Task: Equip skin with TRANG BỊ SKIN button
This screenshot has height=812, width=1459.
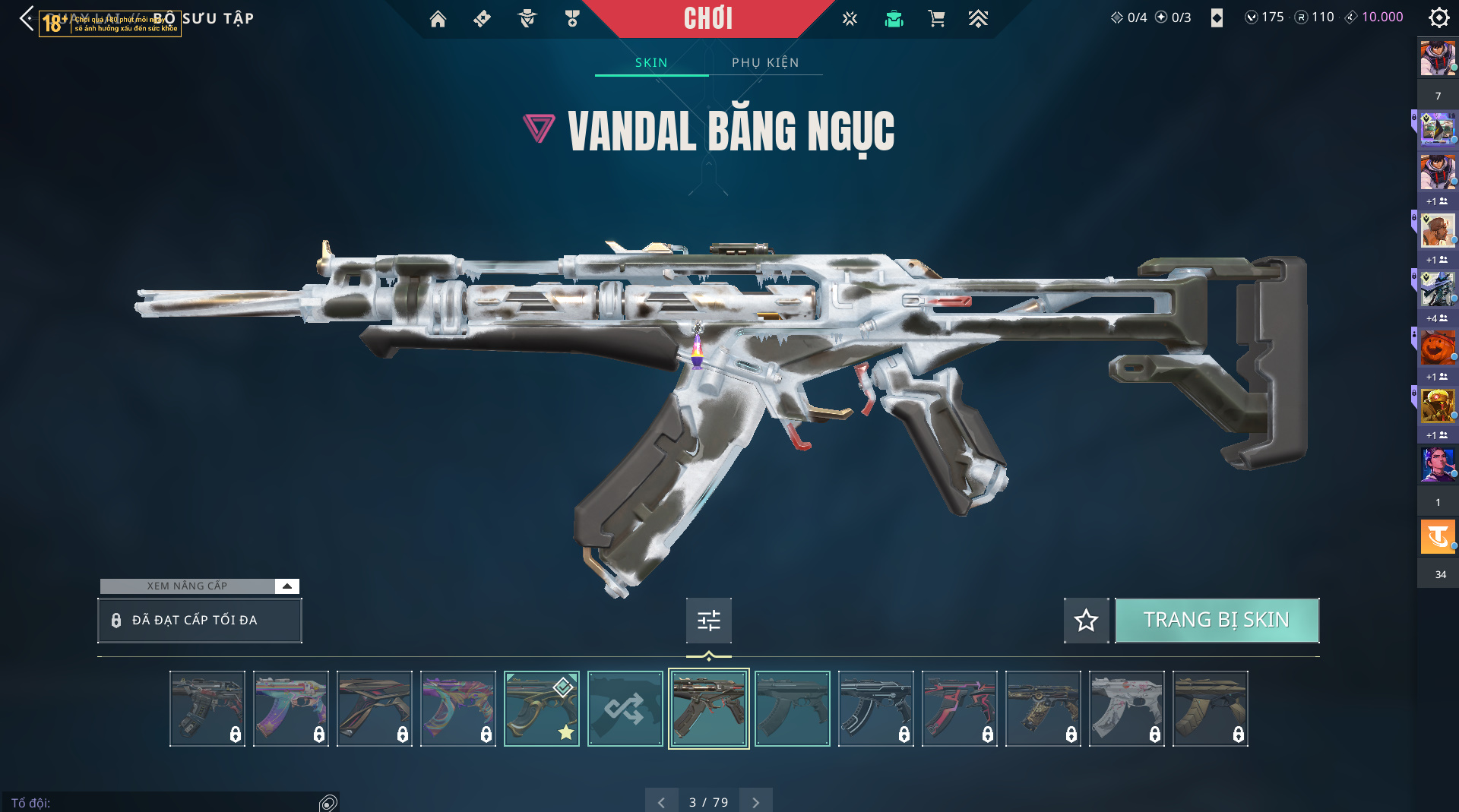Action: click(1217, 620)
